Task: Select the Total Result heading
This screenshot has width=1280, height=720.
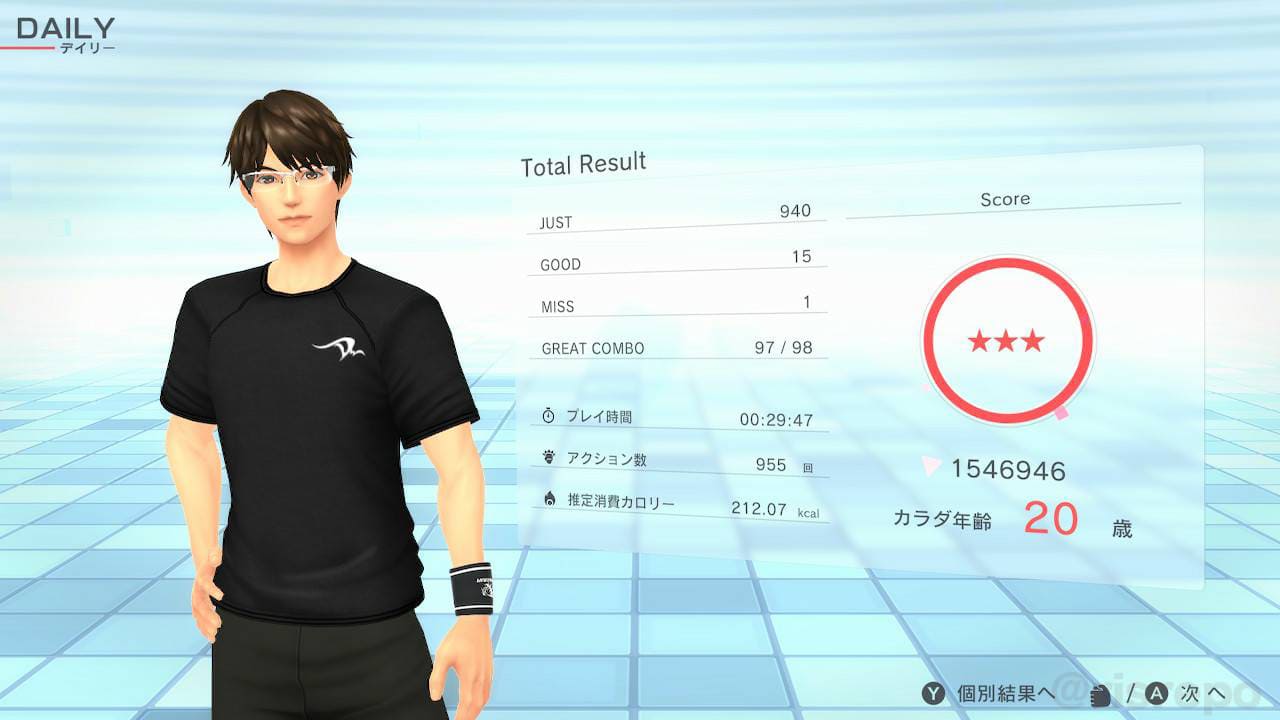Action: (582, 162)
